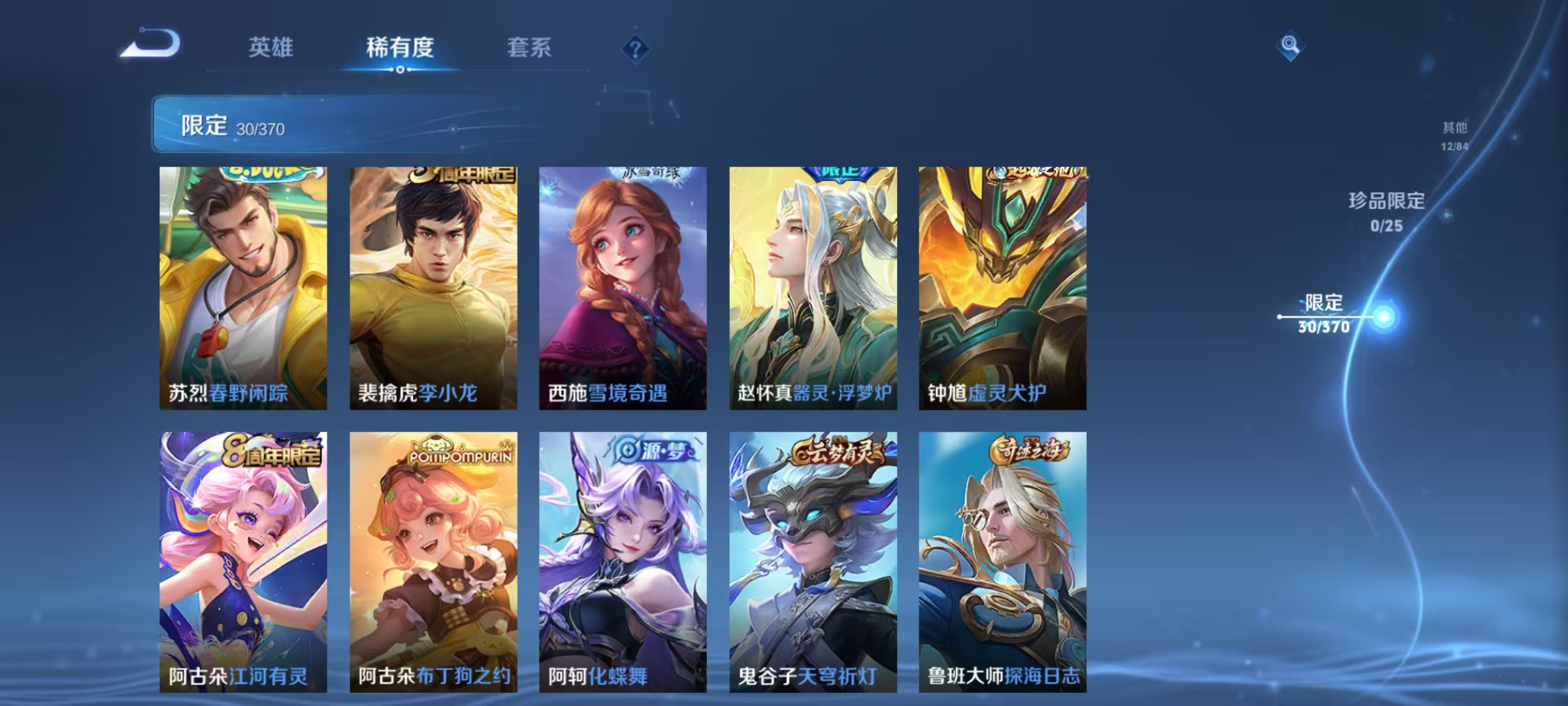Switch to the 套系 tab
The image size is (1568, 706).
tap(530, 48)
